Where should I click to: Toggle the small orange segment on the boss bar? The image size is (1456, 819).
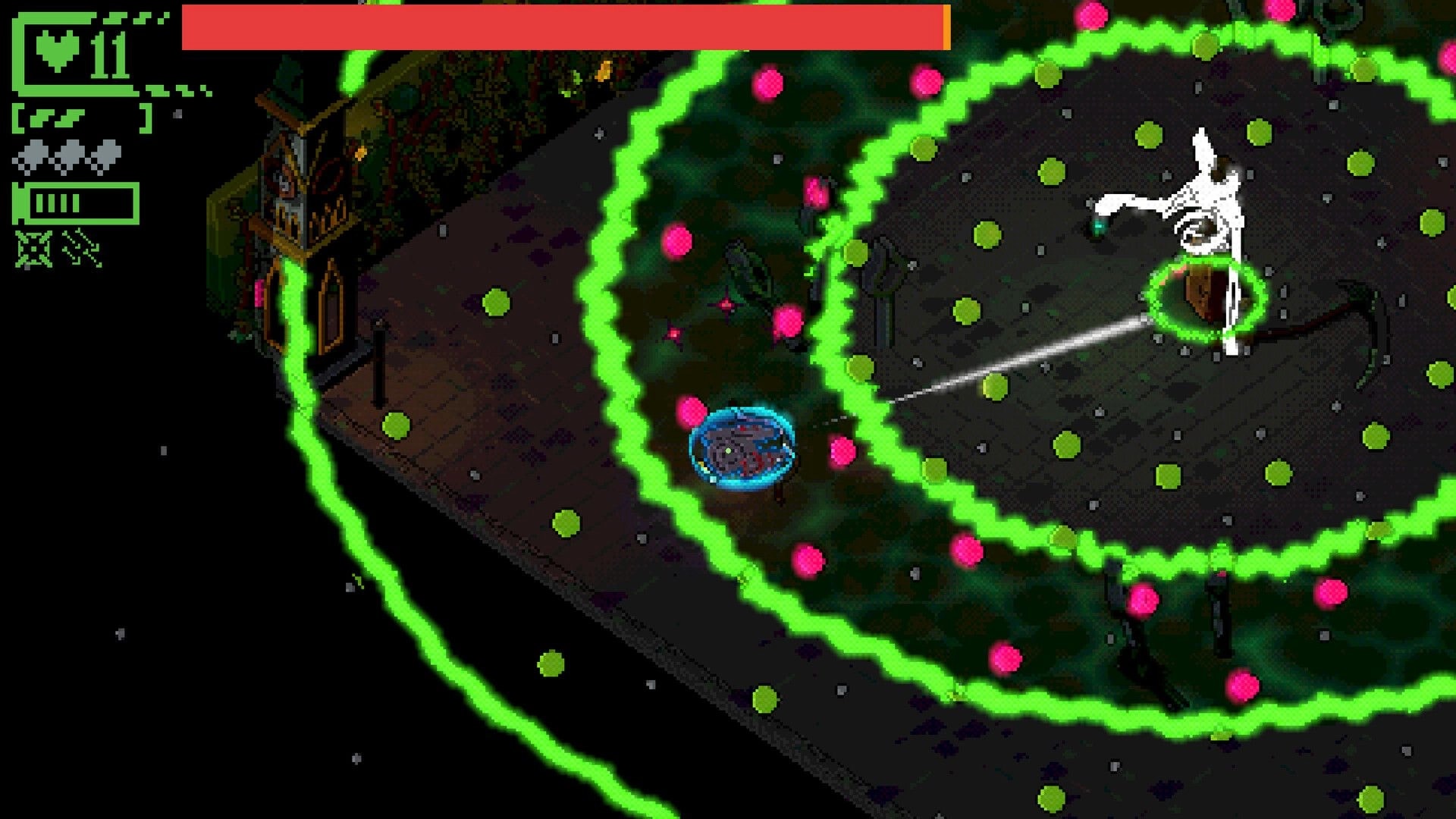pyautogui.click(x=946, y=28)
